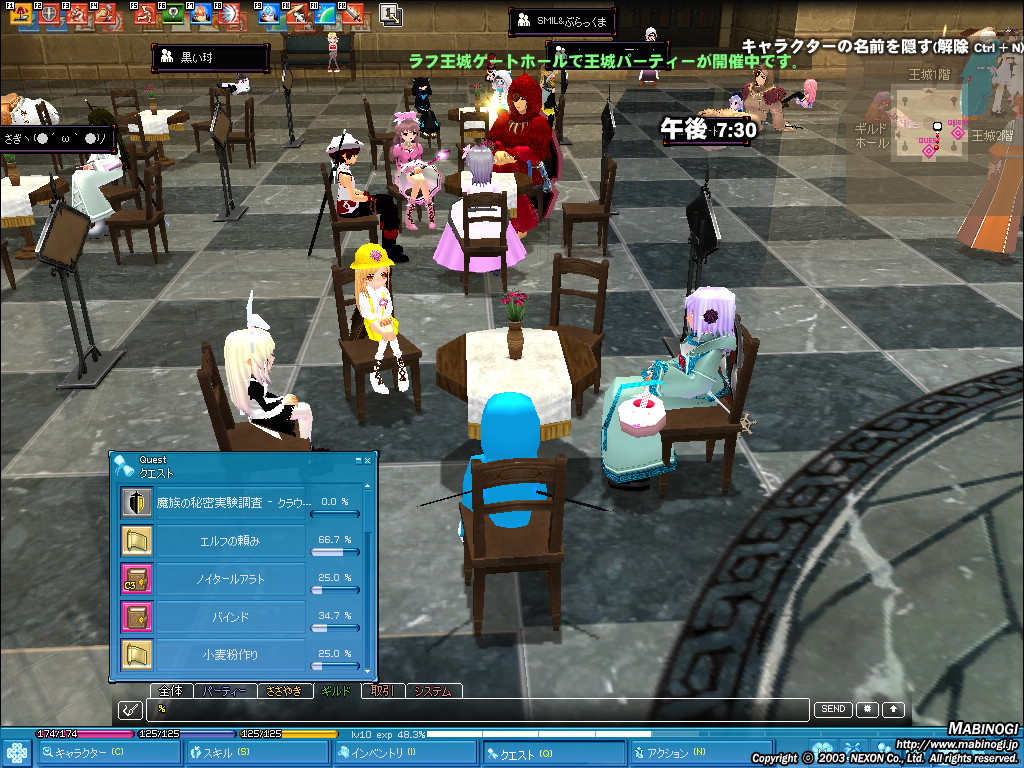Select the ささやき whisper chat tab
The width and height of the screenshot is (1024, 768).
click(x=284, y=691)
